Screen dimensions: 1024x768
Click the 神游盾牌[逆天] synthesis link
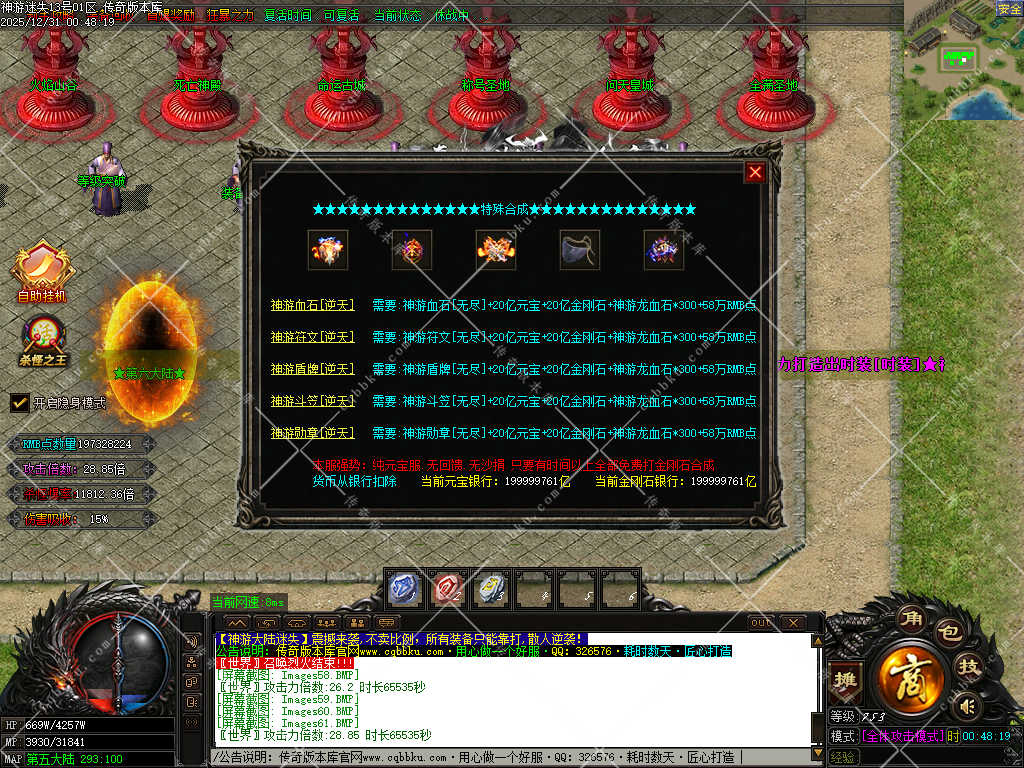[312, 369]
